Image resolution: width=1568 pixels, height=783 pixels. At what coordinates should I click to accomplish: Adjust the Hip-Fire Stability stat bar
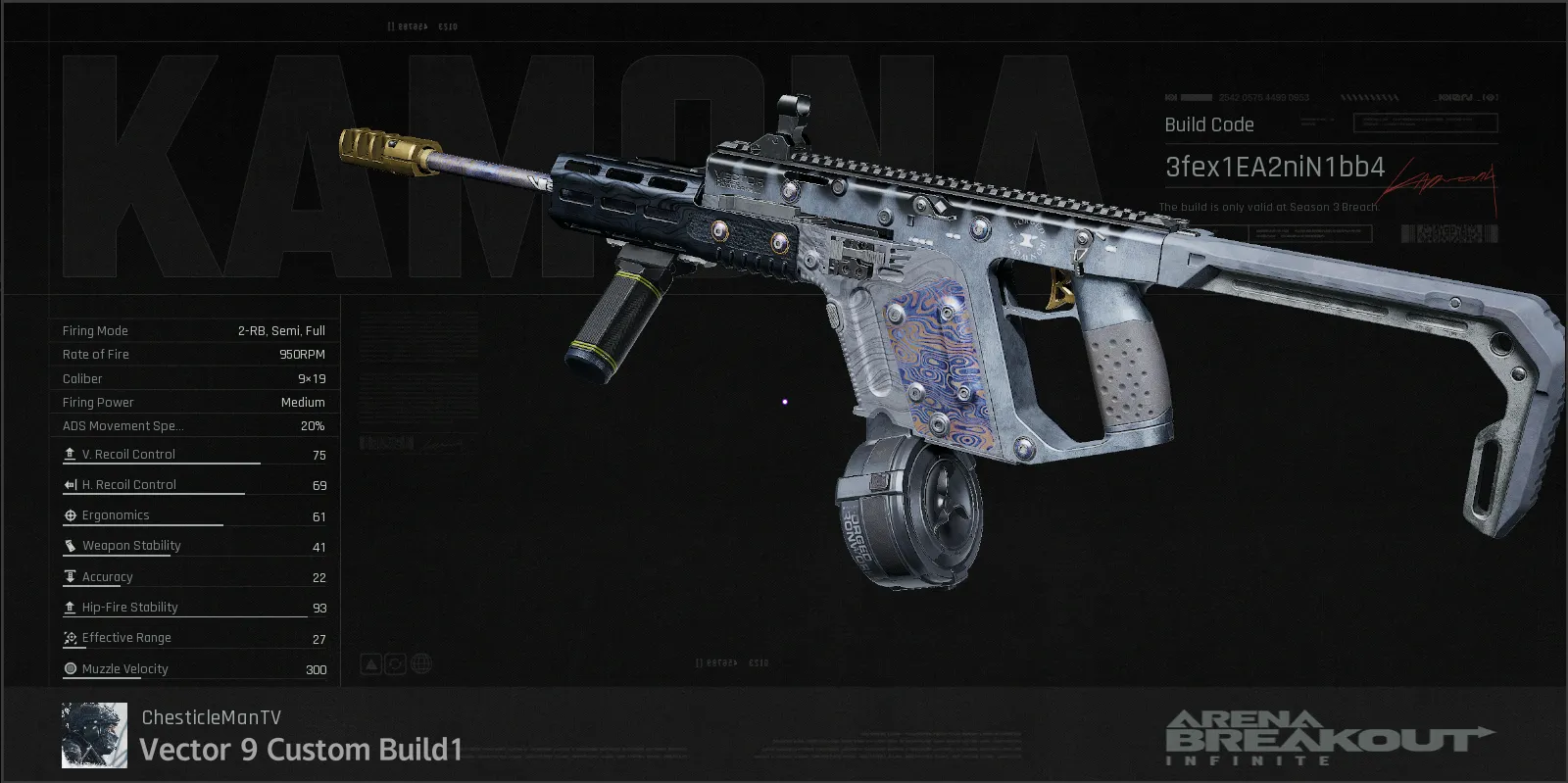186,618
